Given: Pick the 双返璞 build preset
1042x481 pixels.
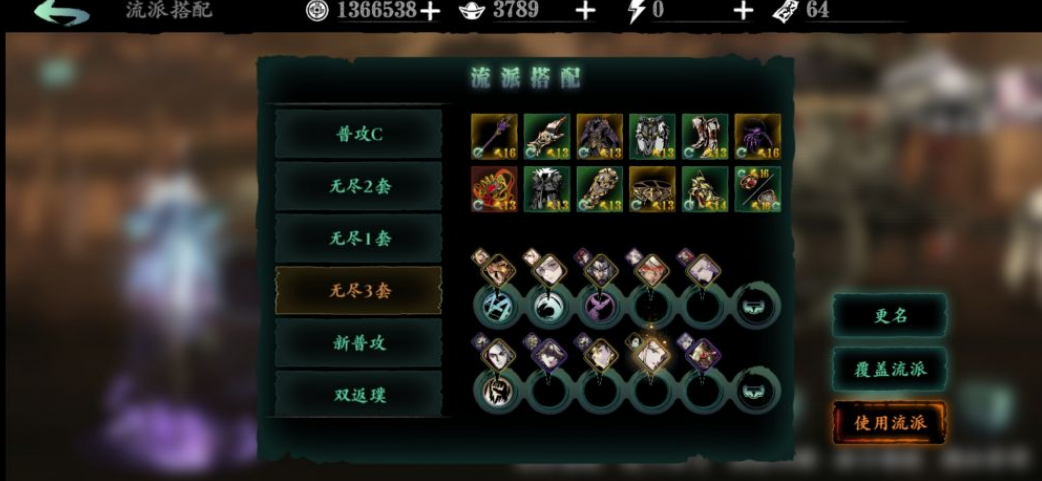Looking at the screenshot, I should click(358, 394).
